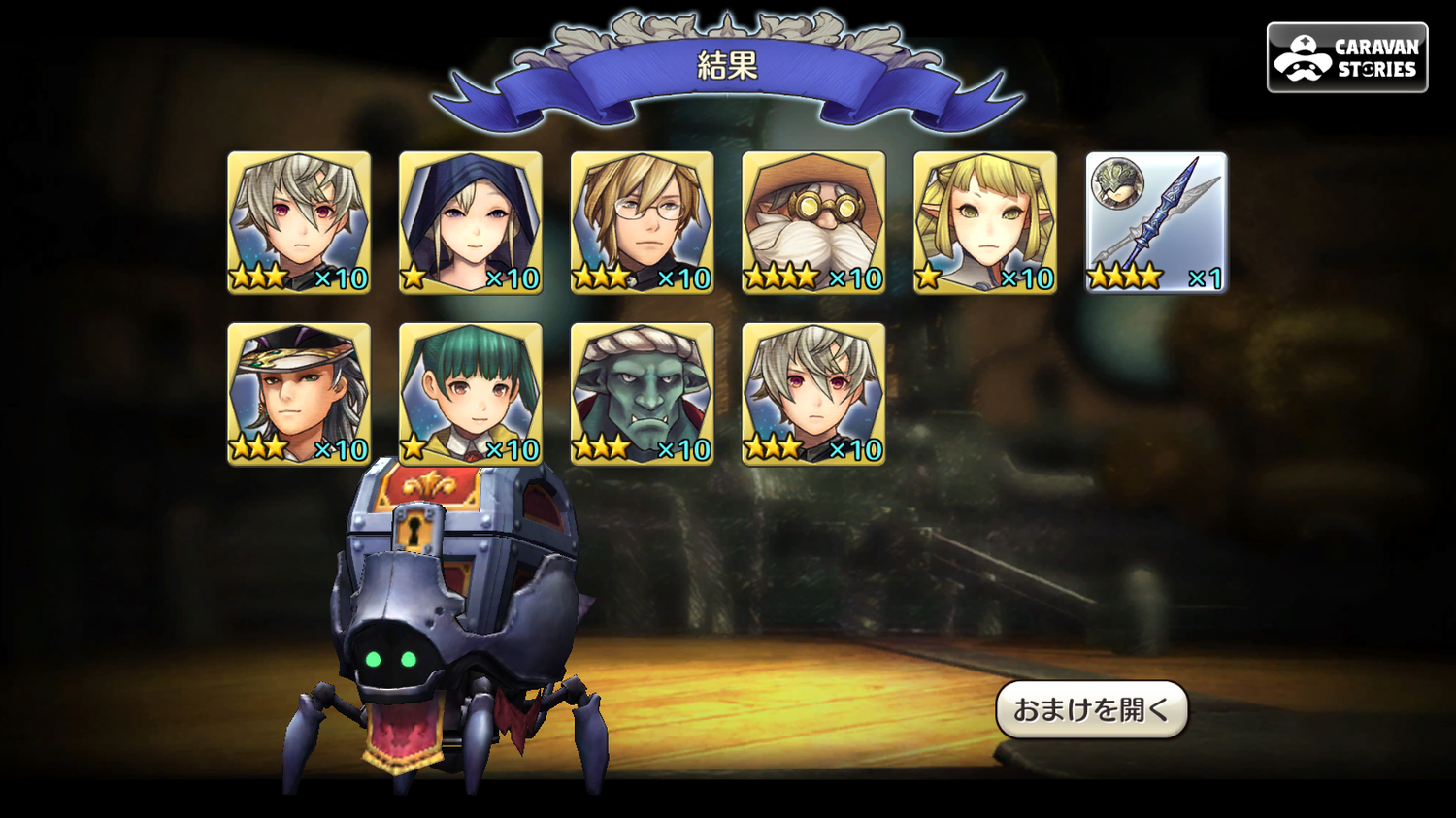The image size is (1456, 818).
Task: Select the green-haired girl character tile
Action: point(471,394)
